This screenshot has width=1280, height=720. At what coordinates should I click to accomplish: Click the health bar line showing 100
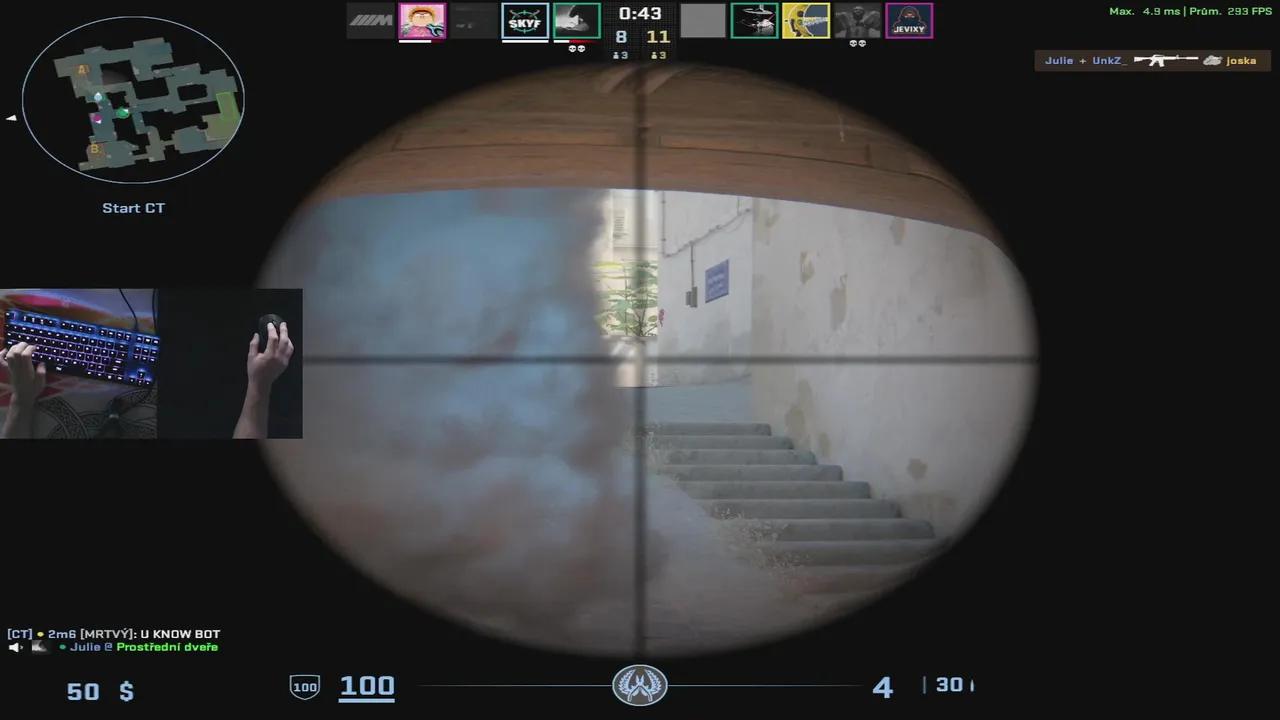366,686
